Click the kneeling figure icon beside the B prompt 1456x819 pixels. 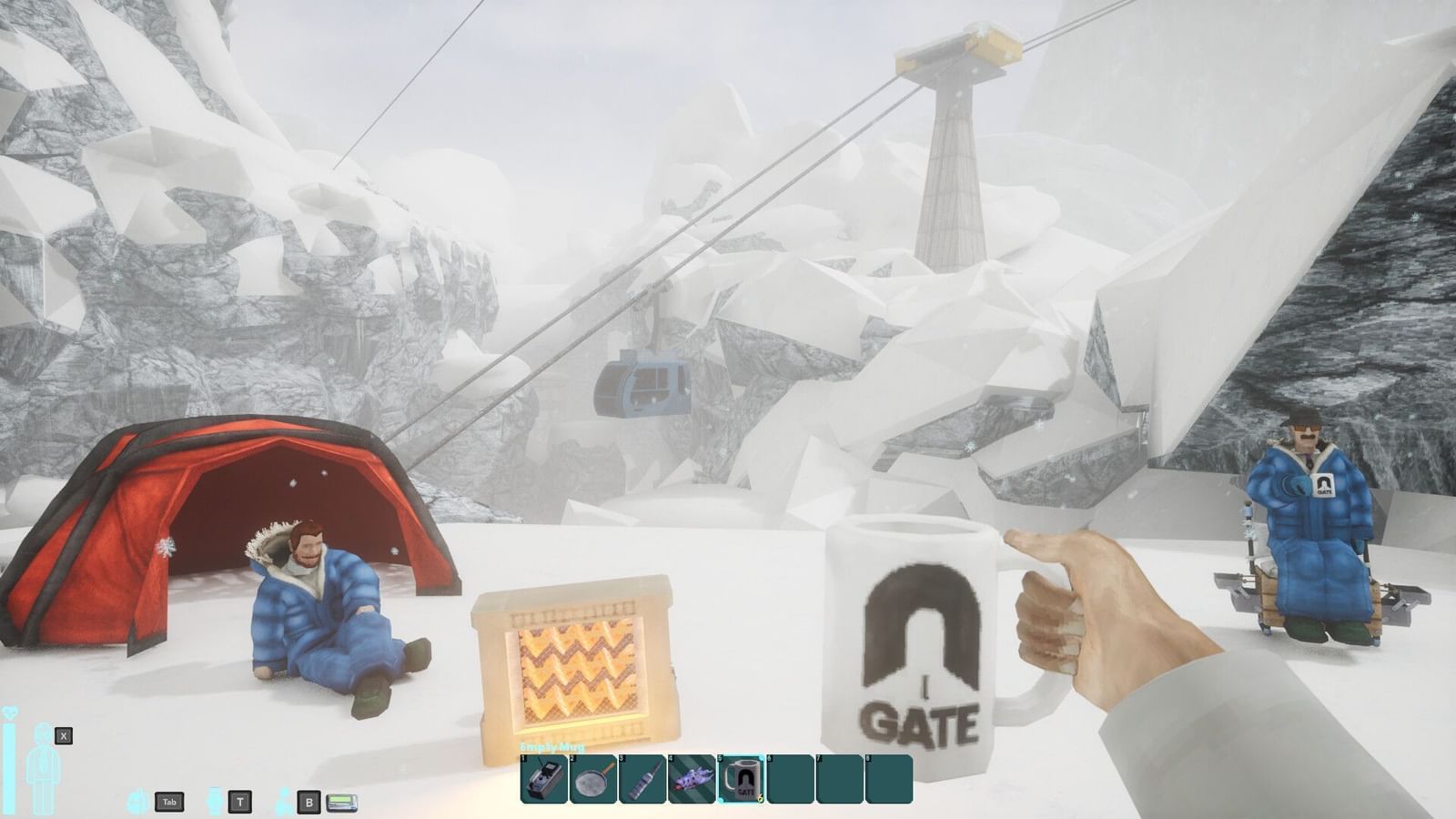[x=282, y=799]
